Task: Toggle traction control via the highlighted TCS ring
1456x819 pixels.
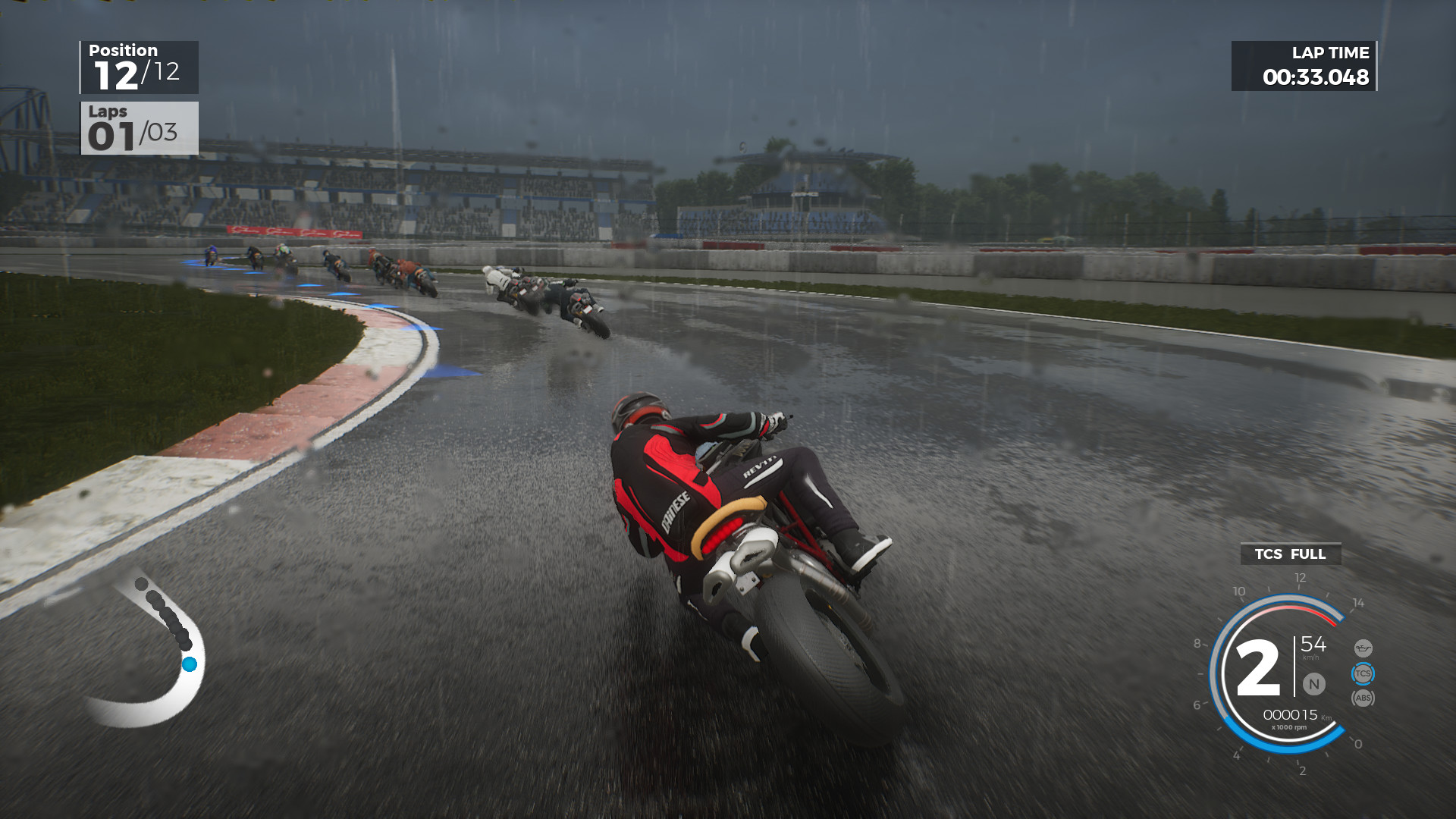Action: [1363, 673]
